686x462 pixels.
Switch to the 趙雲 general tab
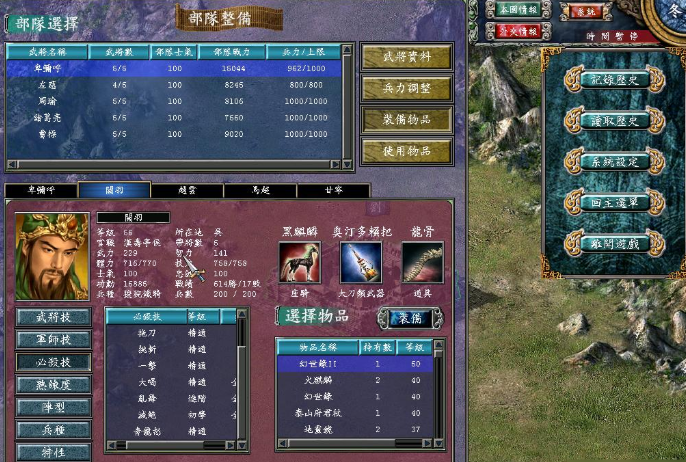[186, 190]
